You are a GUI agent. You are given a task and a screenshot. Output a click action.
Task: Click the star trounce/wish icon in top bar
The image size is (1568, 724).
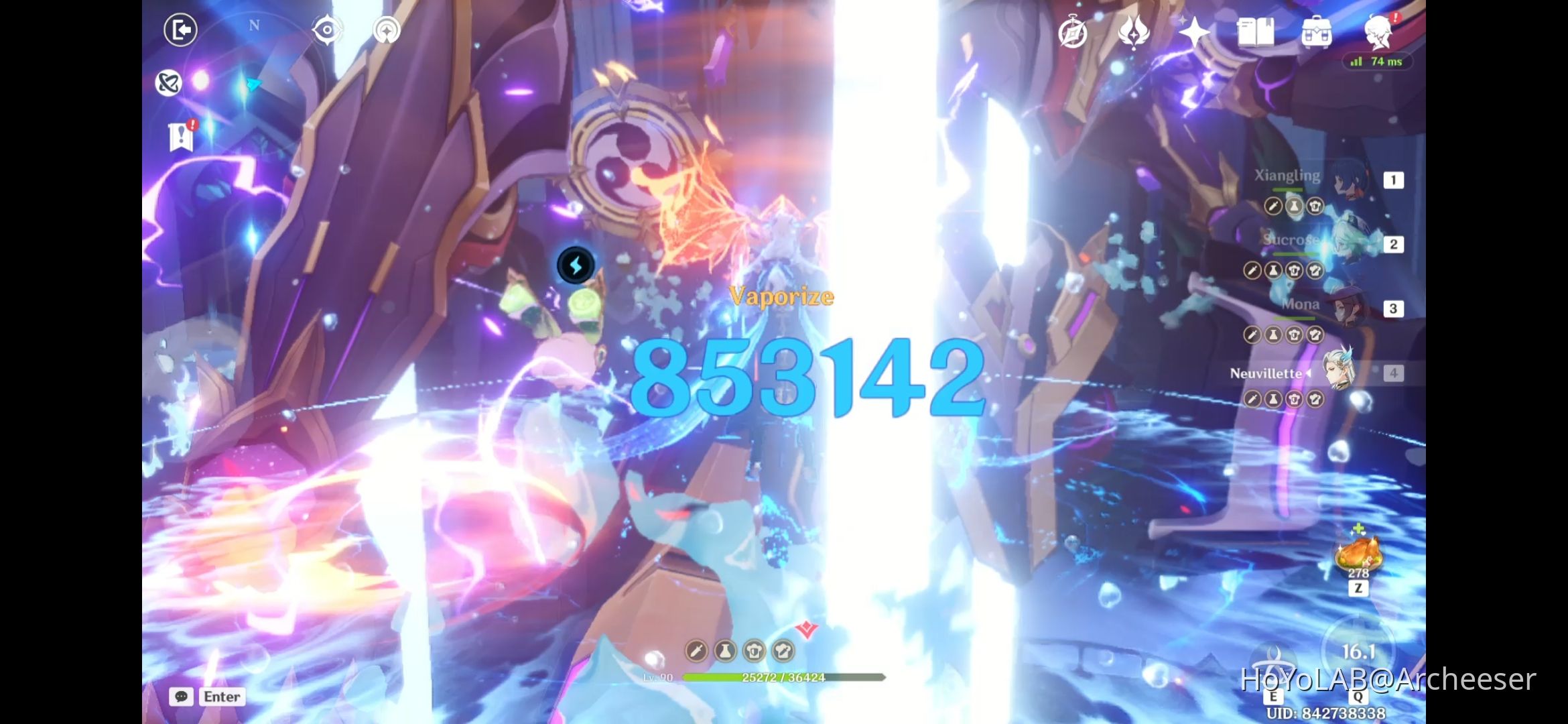pos(1195,31)
